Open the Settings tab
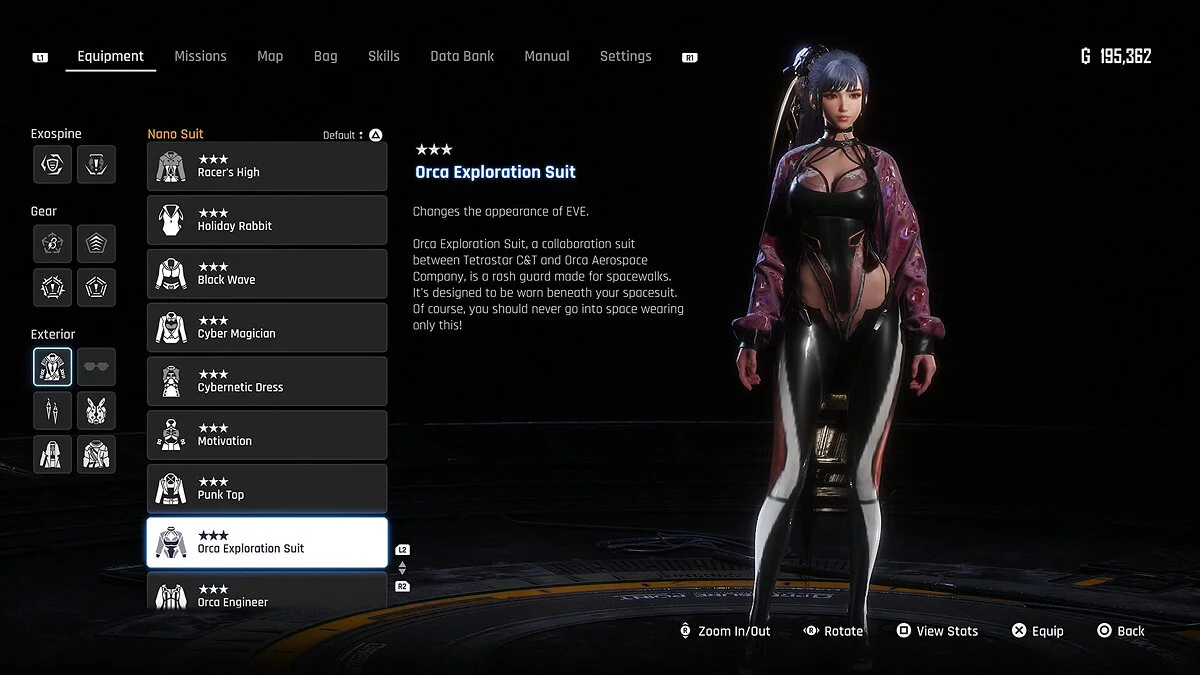The height and width of the screenshot is (675, 1200). tap(625, 56)
